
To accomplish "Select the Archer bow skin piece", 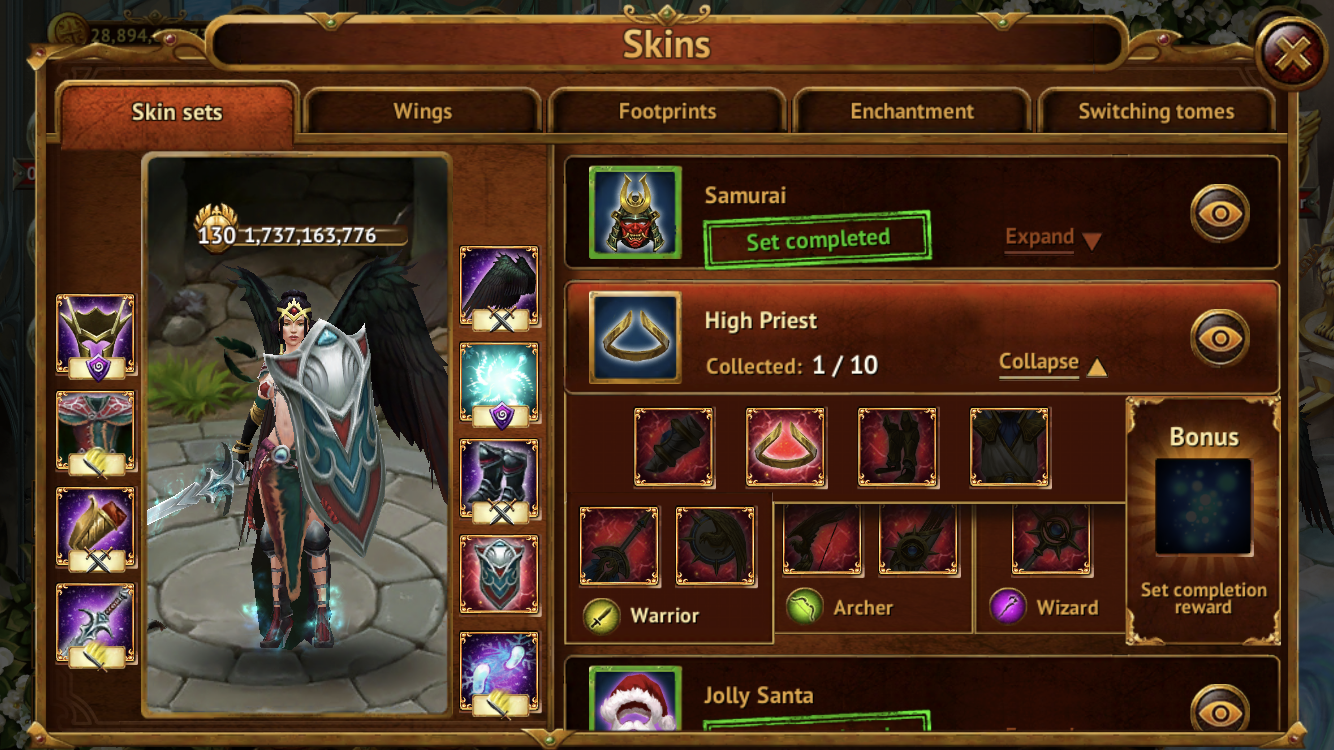I will pos(822,540).
